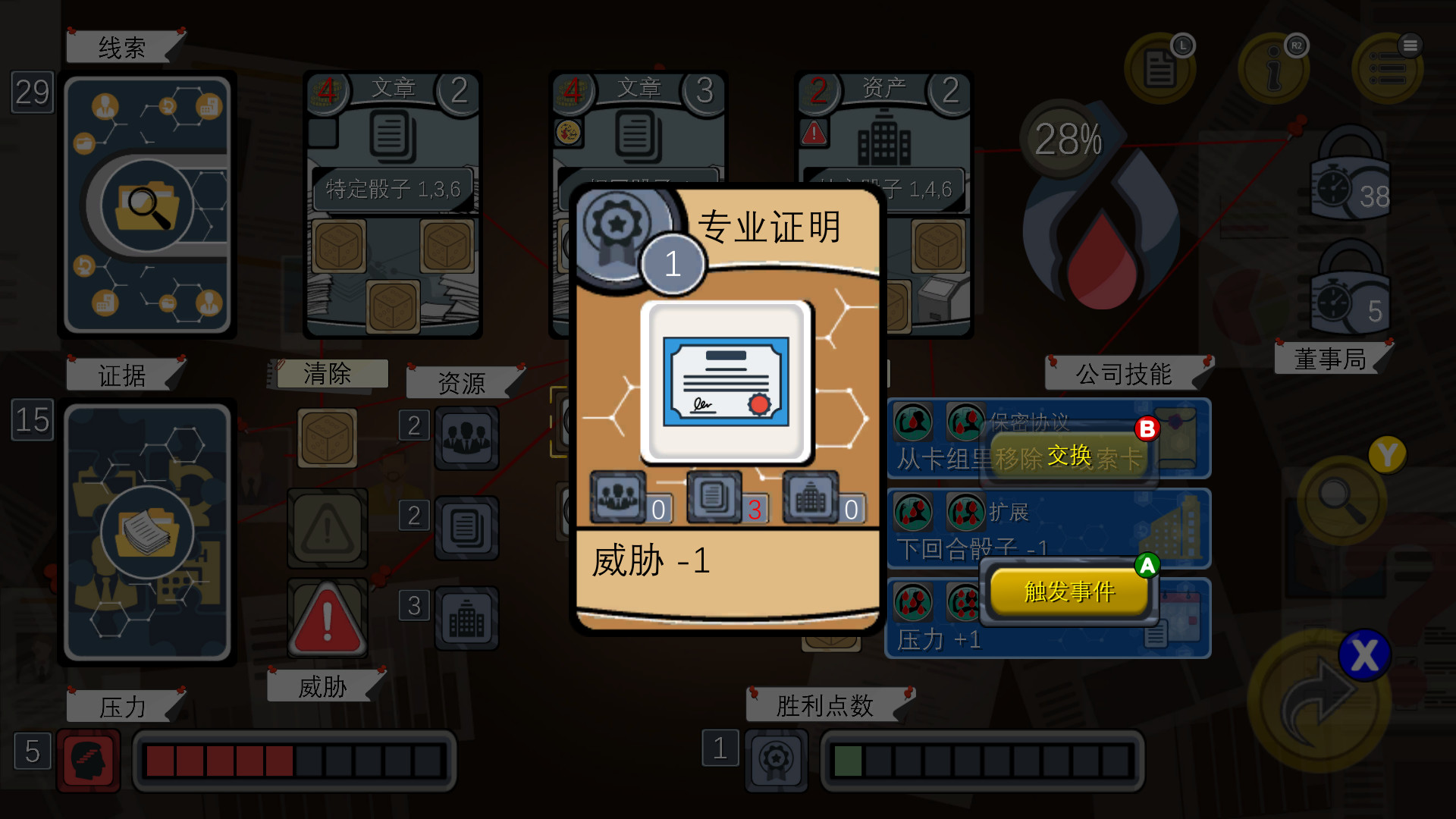
Task: Click the evidence deck showing 15 cards
Action: click(148, 531)
